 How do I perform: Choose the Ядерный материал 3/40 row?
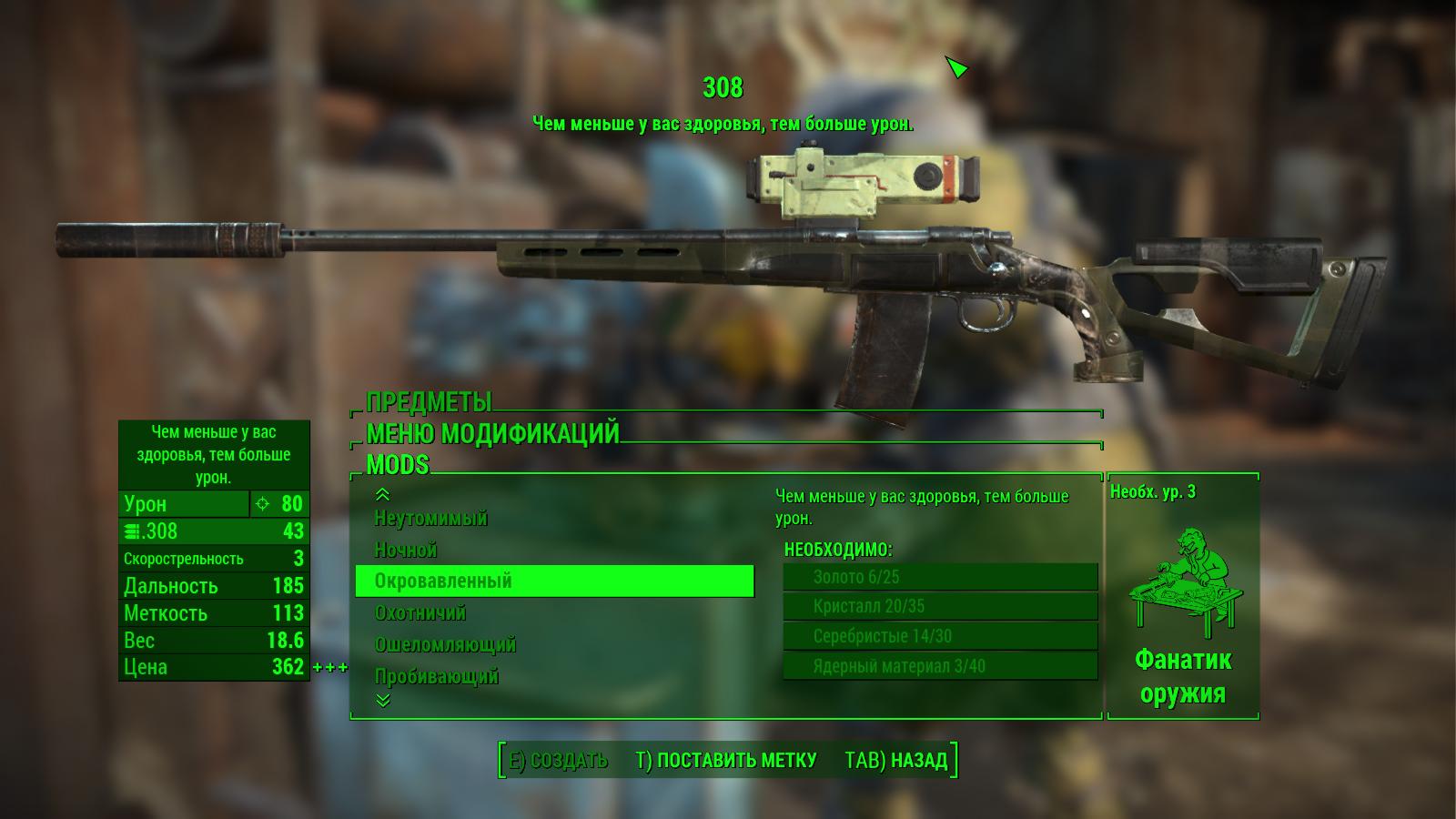(940, 667)
